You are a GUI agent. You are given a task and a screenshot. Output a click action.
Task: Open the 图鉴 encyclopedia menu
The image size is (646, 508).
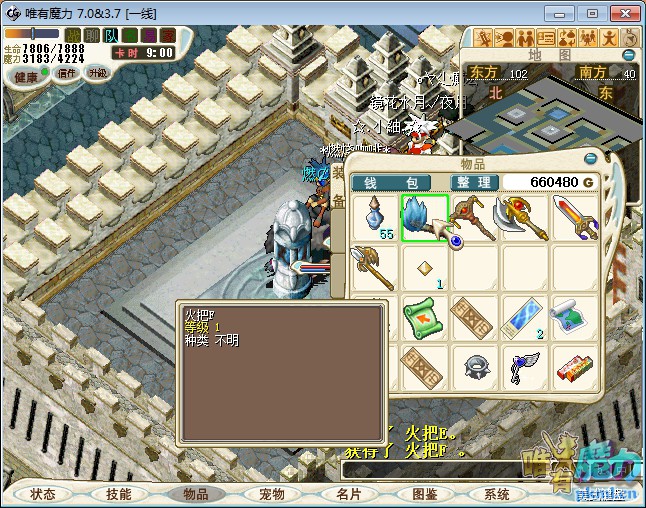pos(424,494)
